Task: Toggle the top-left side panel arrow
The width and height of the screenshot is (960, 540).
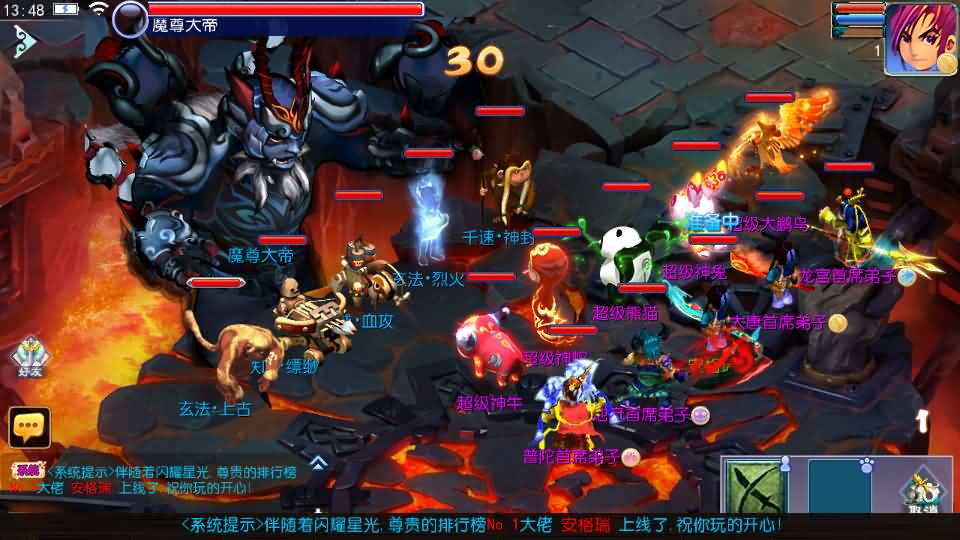Action: 24,40
